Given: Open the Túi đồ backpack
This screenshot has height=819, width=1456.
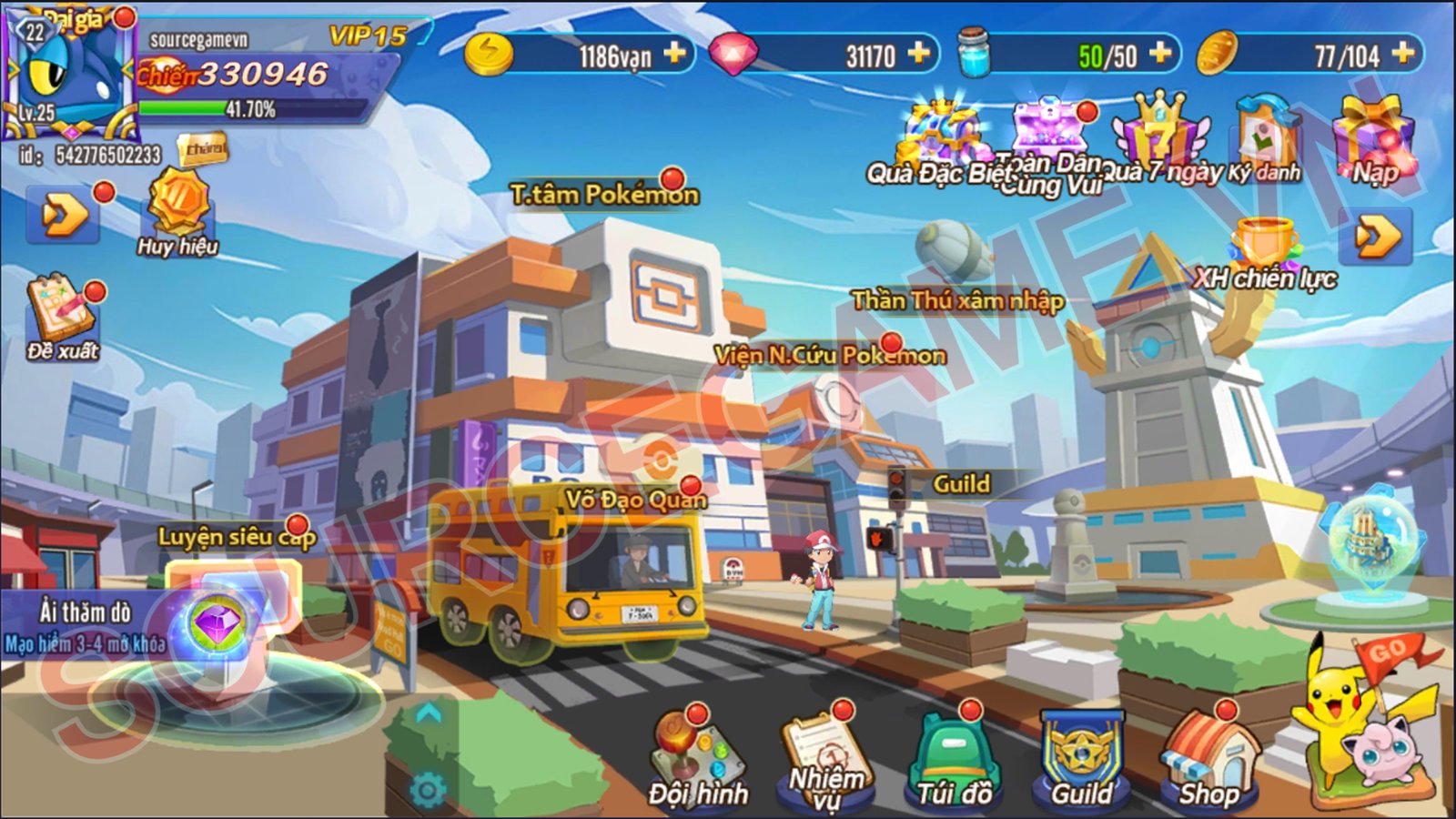Looking at the screenshot, I should tap(953, 760).
